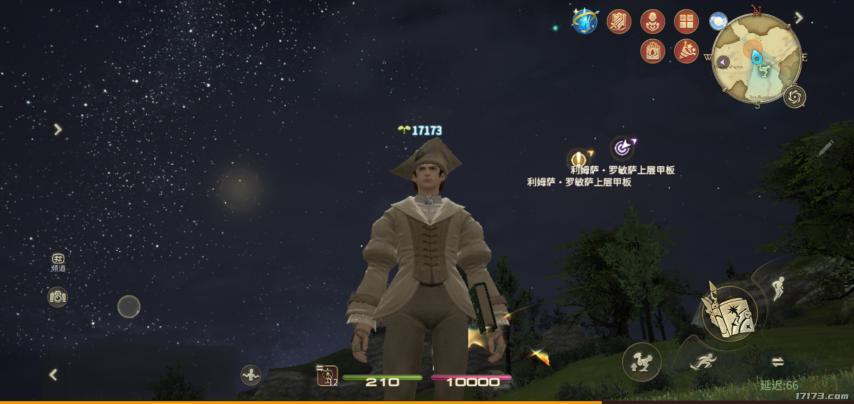Open the circular minimap
Image resolution: width=854 pixels, height=404 pixels.
[758, 58]
